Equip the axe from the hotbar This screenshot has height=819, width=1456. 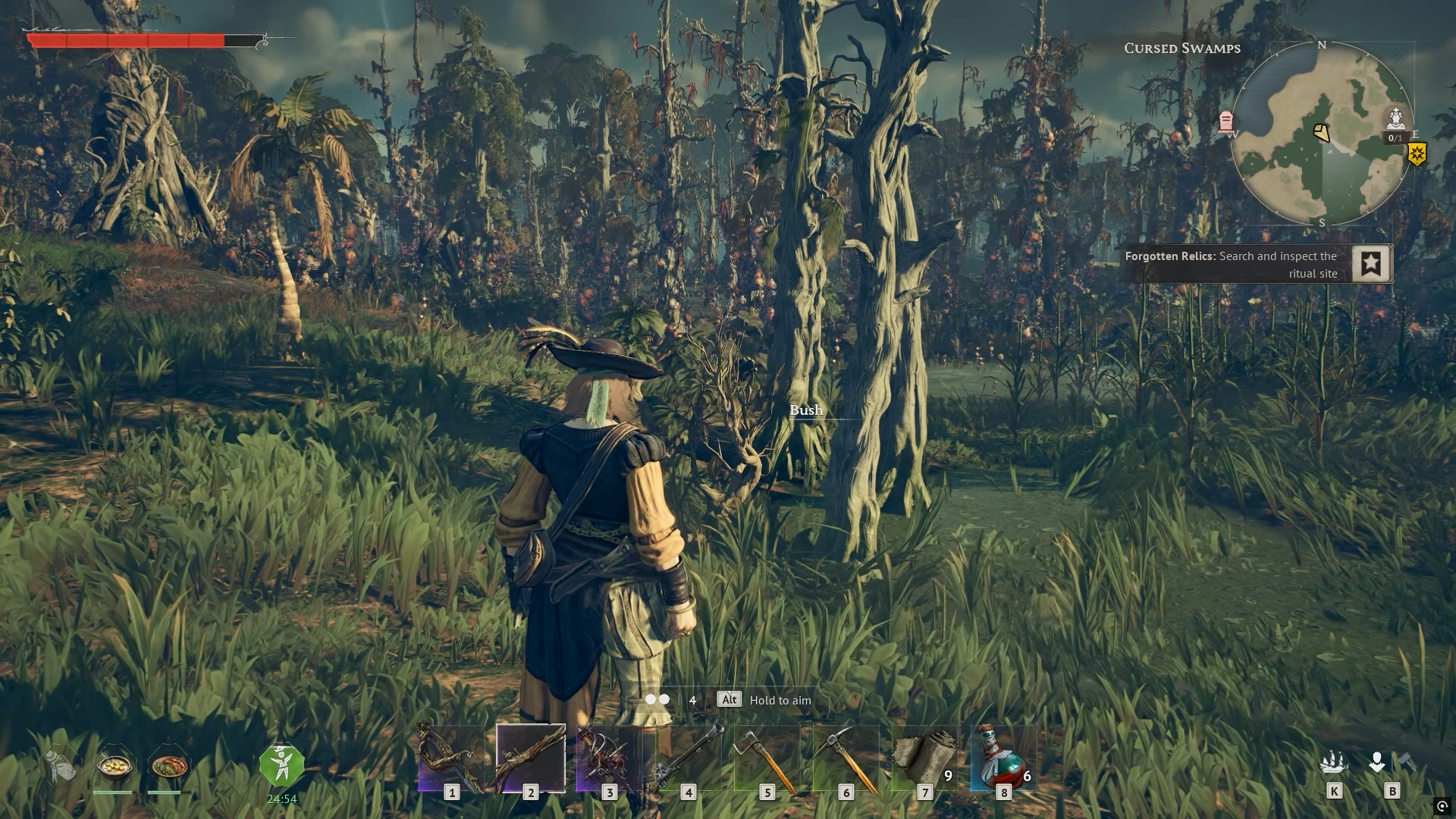[x=767, y=759]
